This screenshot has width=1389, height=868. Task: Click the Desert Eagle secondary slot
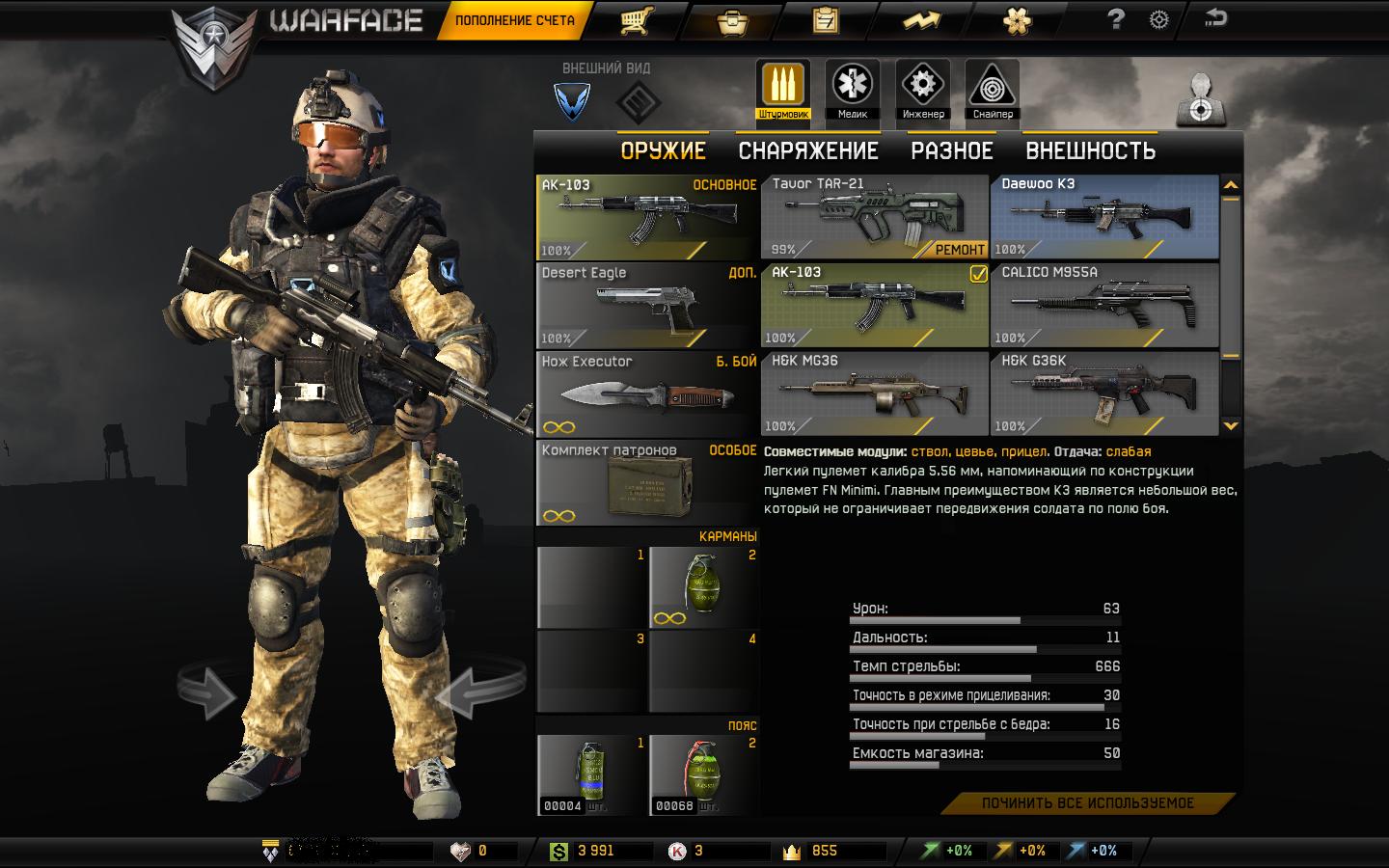(646, 306)
